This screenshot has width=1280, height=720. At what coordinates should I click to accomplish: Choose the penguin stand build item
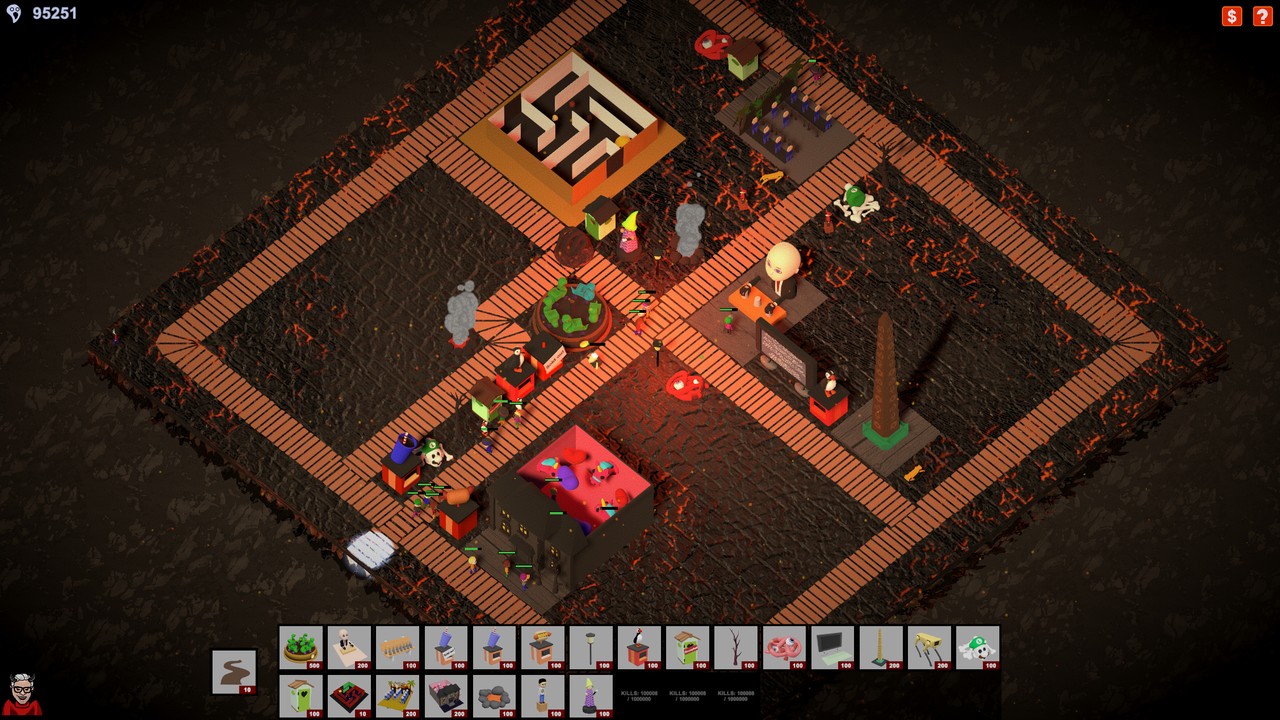[x=639, y=647]
